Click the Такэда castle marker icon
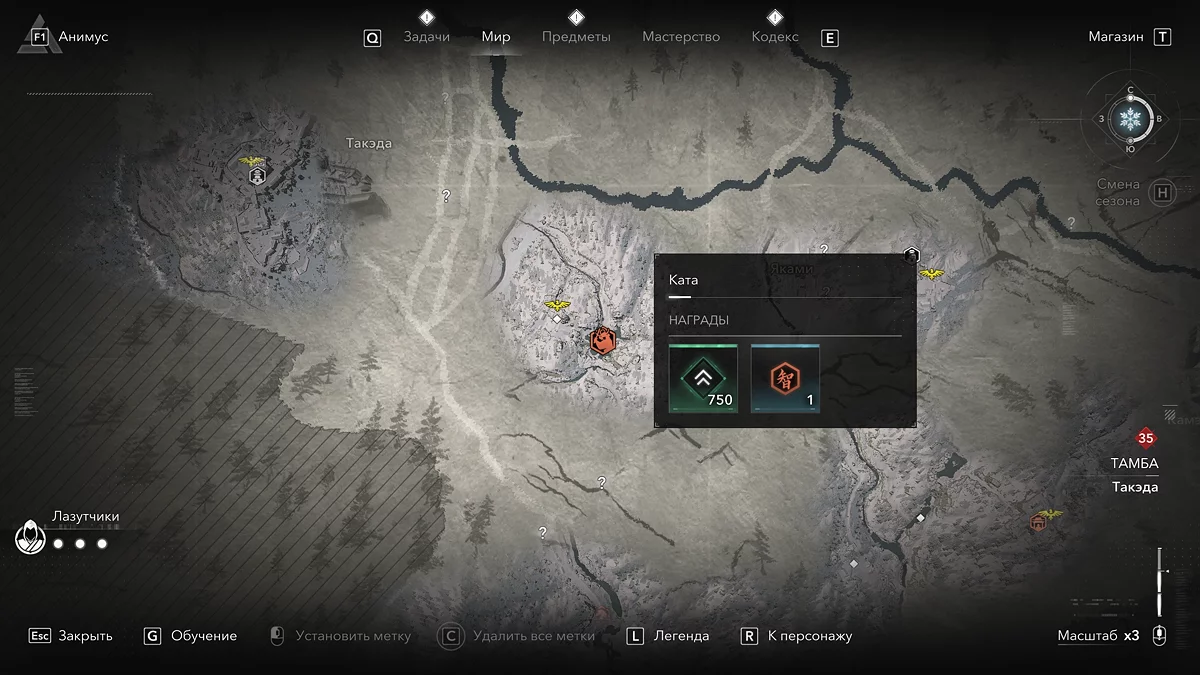Viewport: 1200px width, 675px height. 257,176
